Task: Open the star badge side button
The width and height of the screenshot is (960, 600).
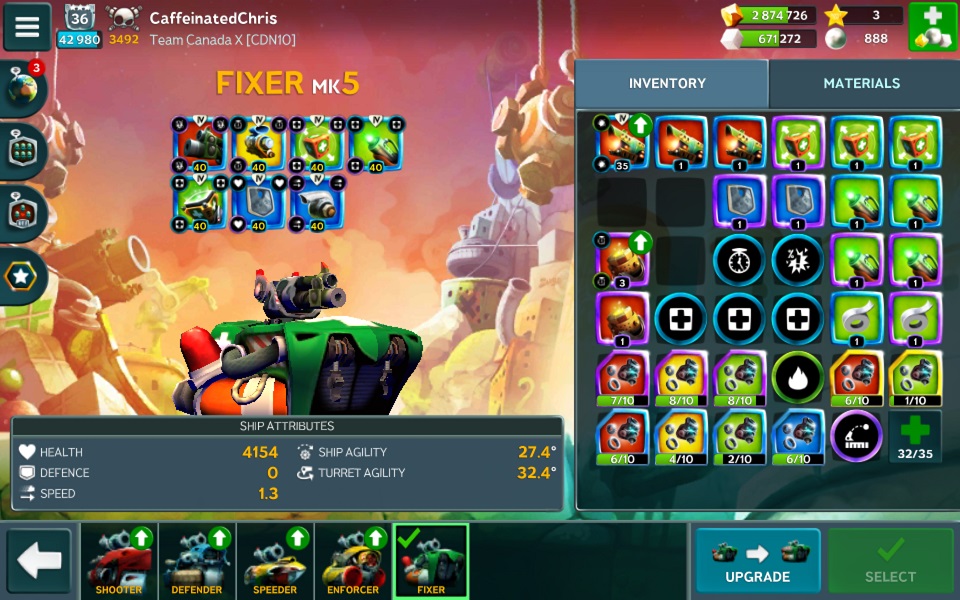Action: pos(24,275)
